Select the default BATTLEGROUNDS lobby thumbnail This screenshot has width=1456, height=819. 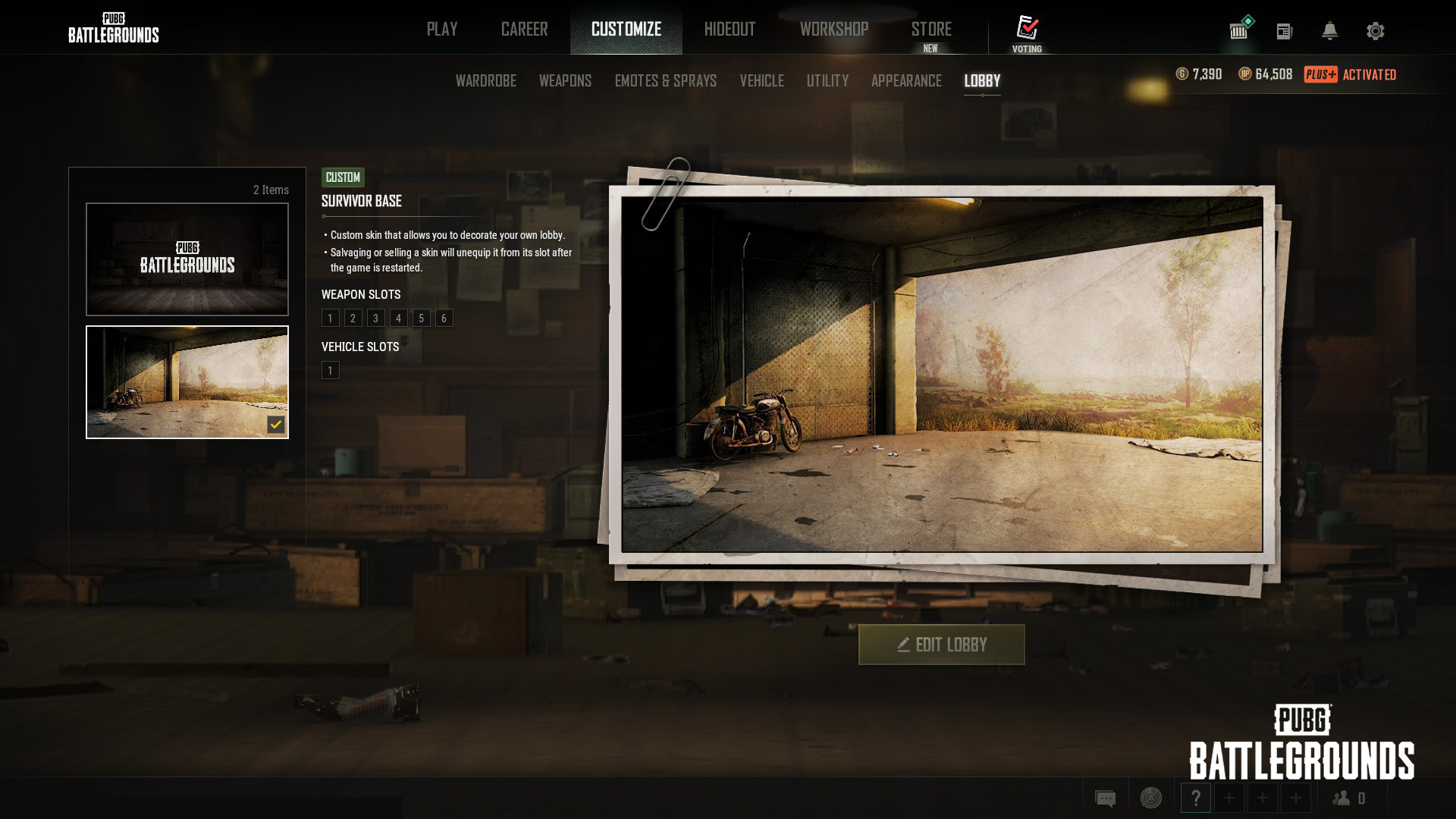pyautogui.click(x=187, y=258)
